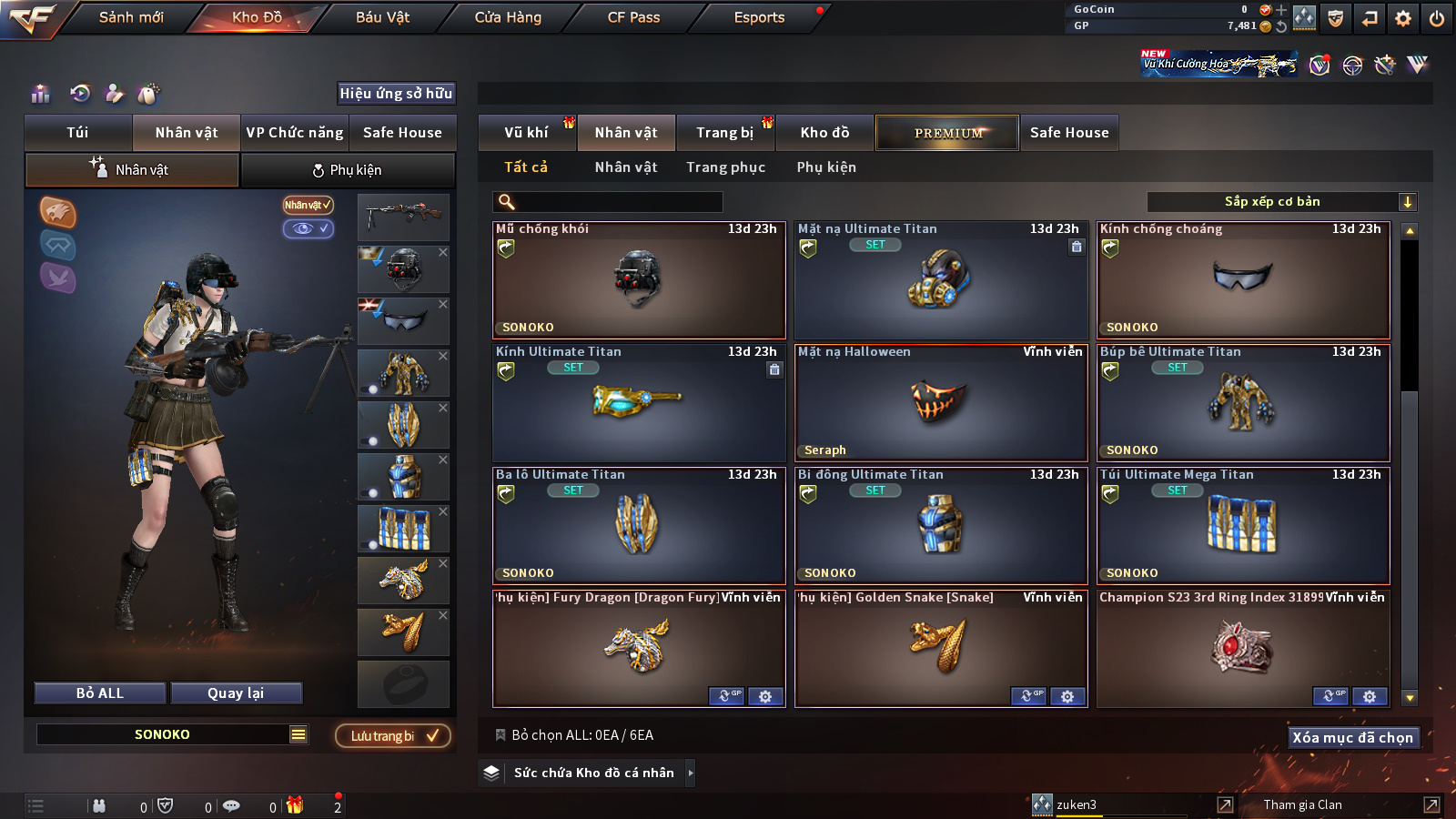Open the Esports section

(759, 17)
